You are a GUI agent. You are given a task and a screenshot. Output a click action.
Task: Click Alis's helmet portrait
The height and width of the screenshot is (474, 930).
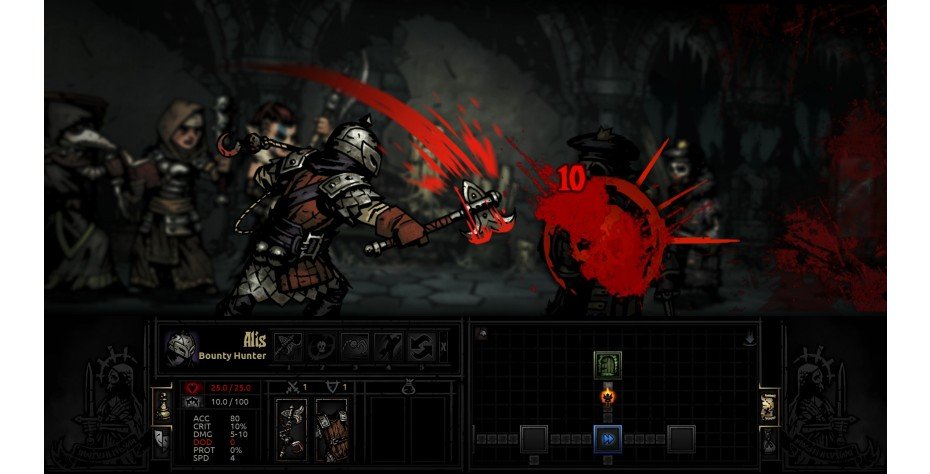coord(181,348)
